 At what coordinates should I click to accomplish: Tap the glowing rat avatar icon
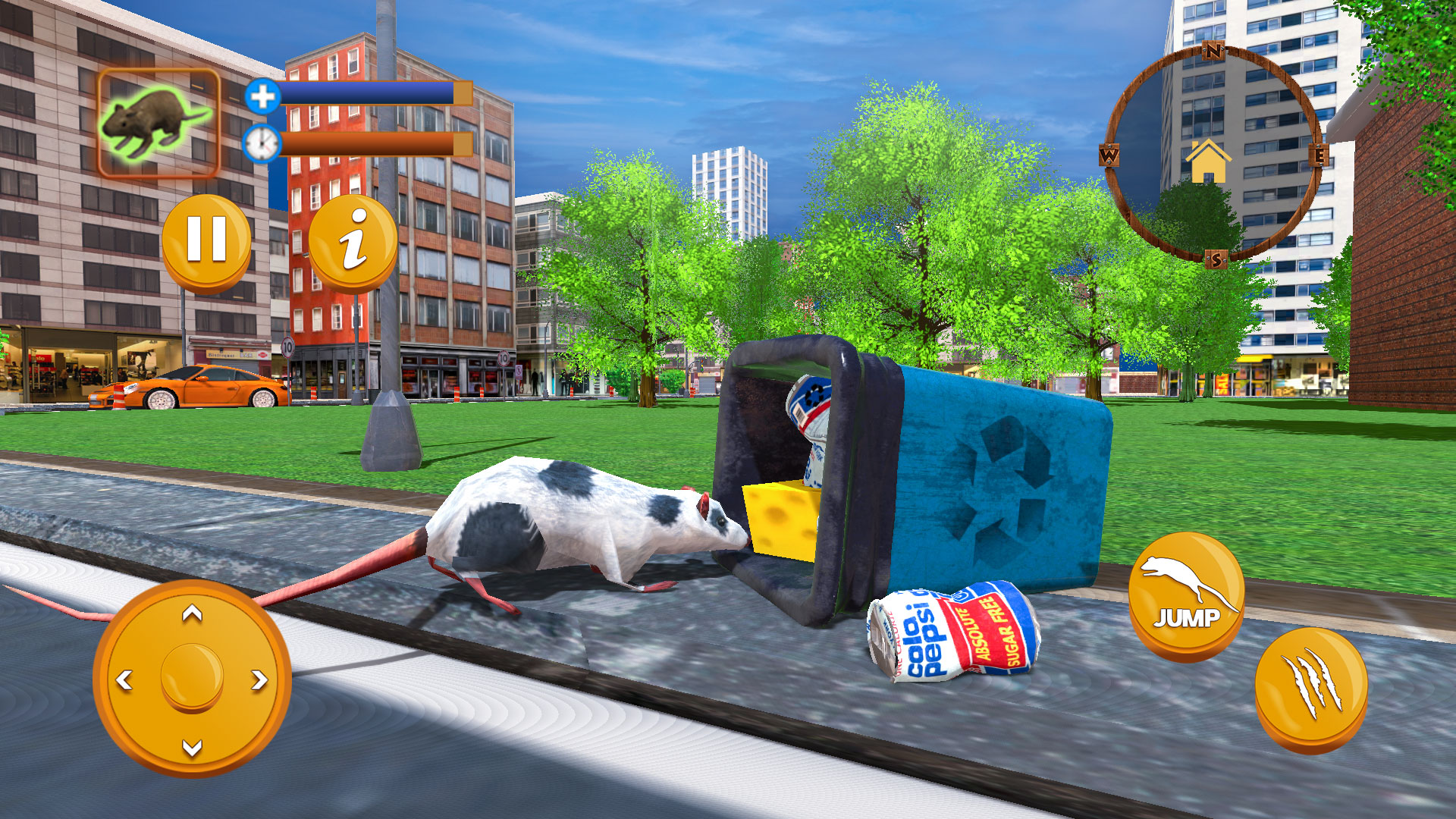(158, 121)
